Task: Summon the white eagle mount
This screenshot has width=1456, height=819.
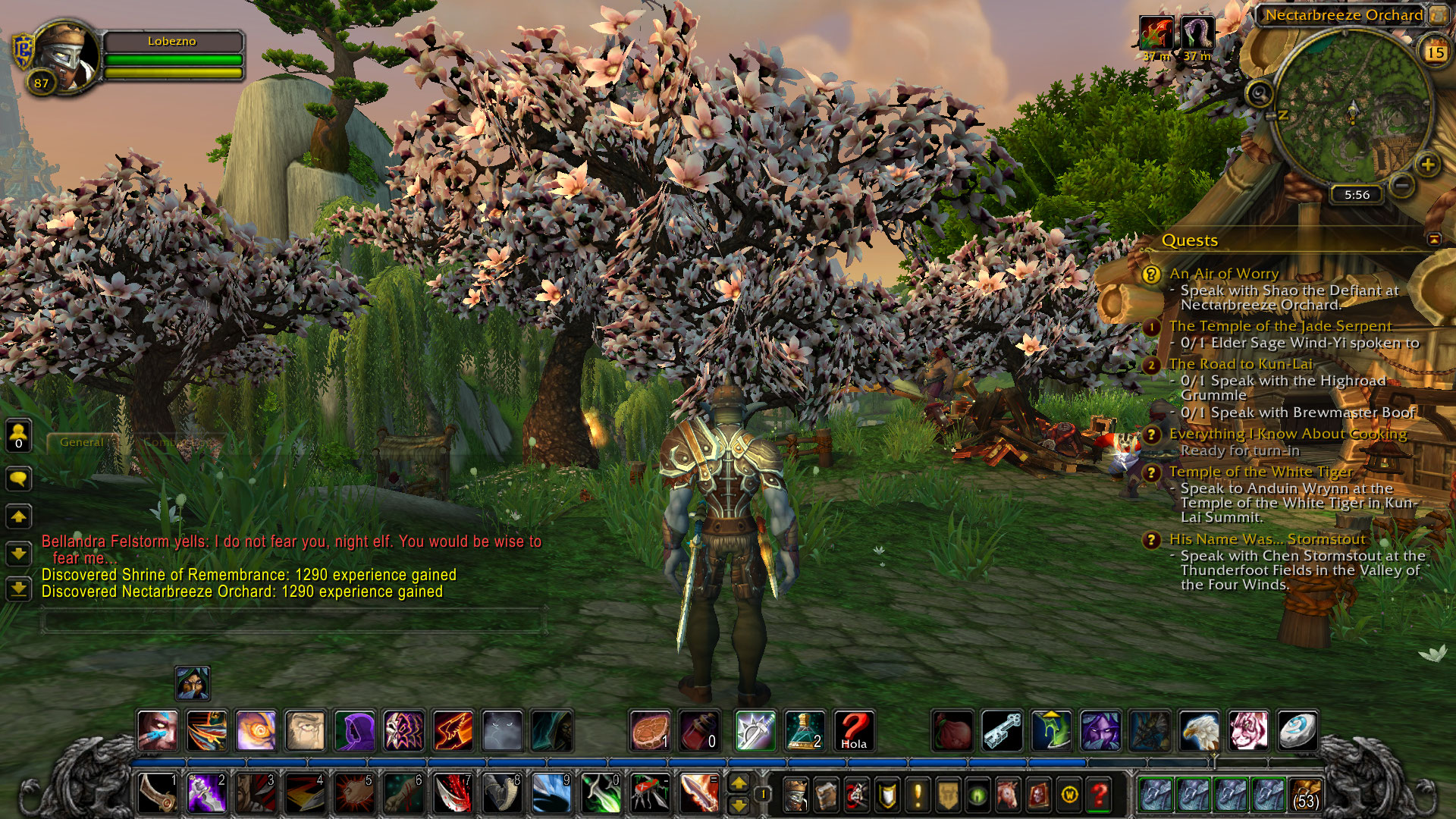Action: [x=1199, y=730]
